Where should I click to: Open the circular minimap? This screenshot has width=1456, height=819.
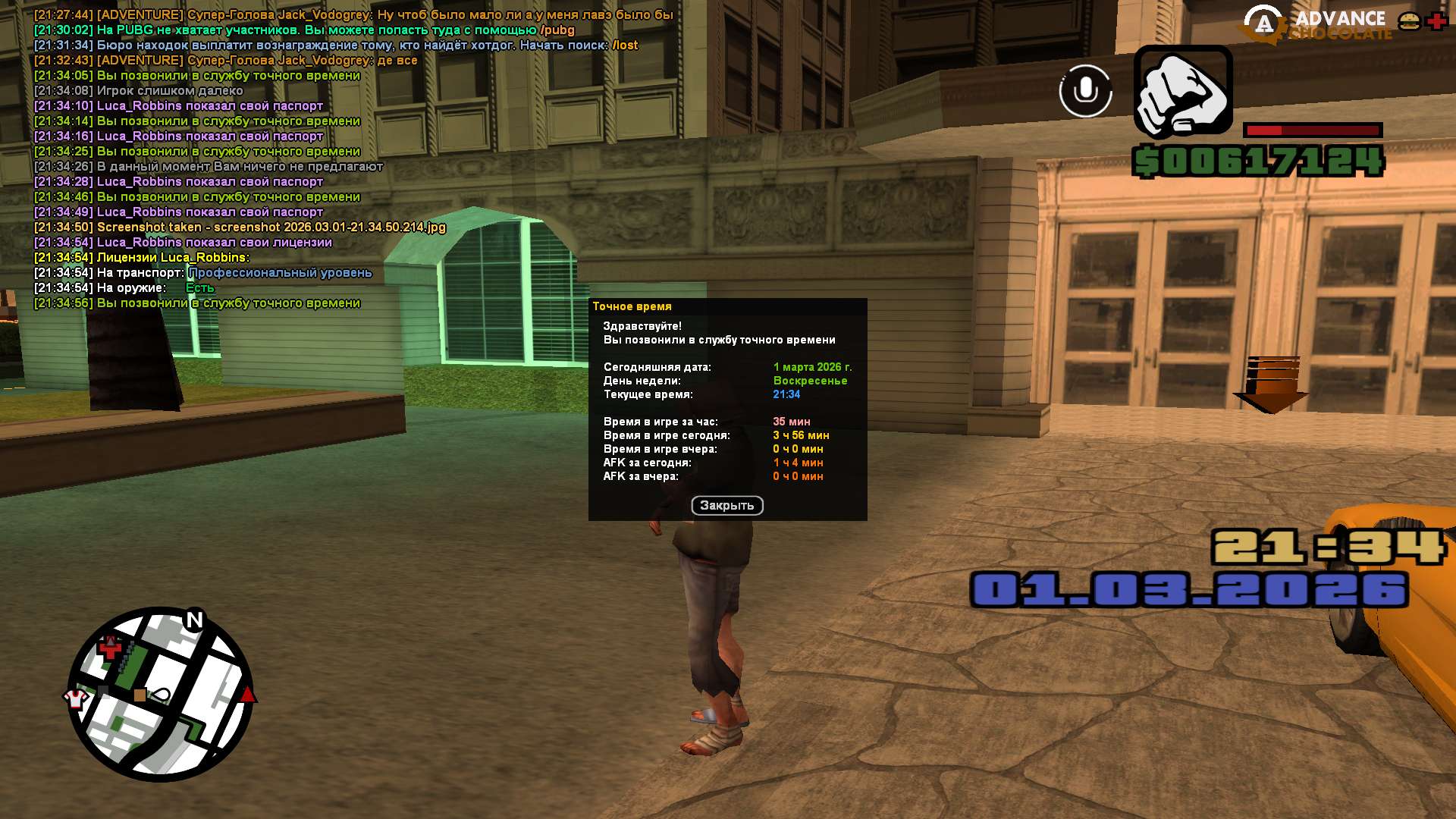coord(161,694)
